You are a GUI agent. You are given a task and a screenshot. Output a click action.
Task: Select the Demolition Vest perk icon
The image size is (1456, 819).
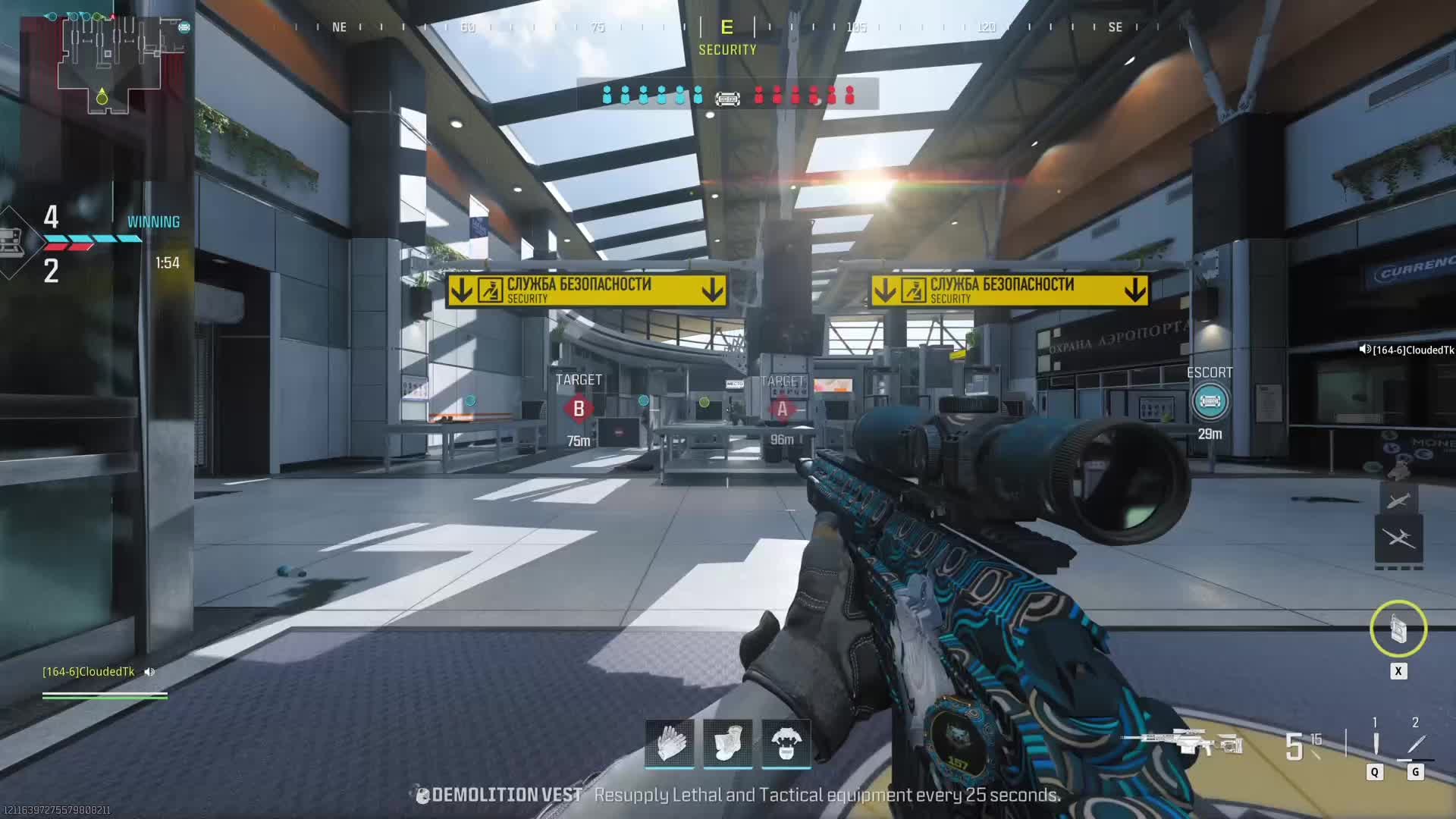point(786,742)
